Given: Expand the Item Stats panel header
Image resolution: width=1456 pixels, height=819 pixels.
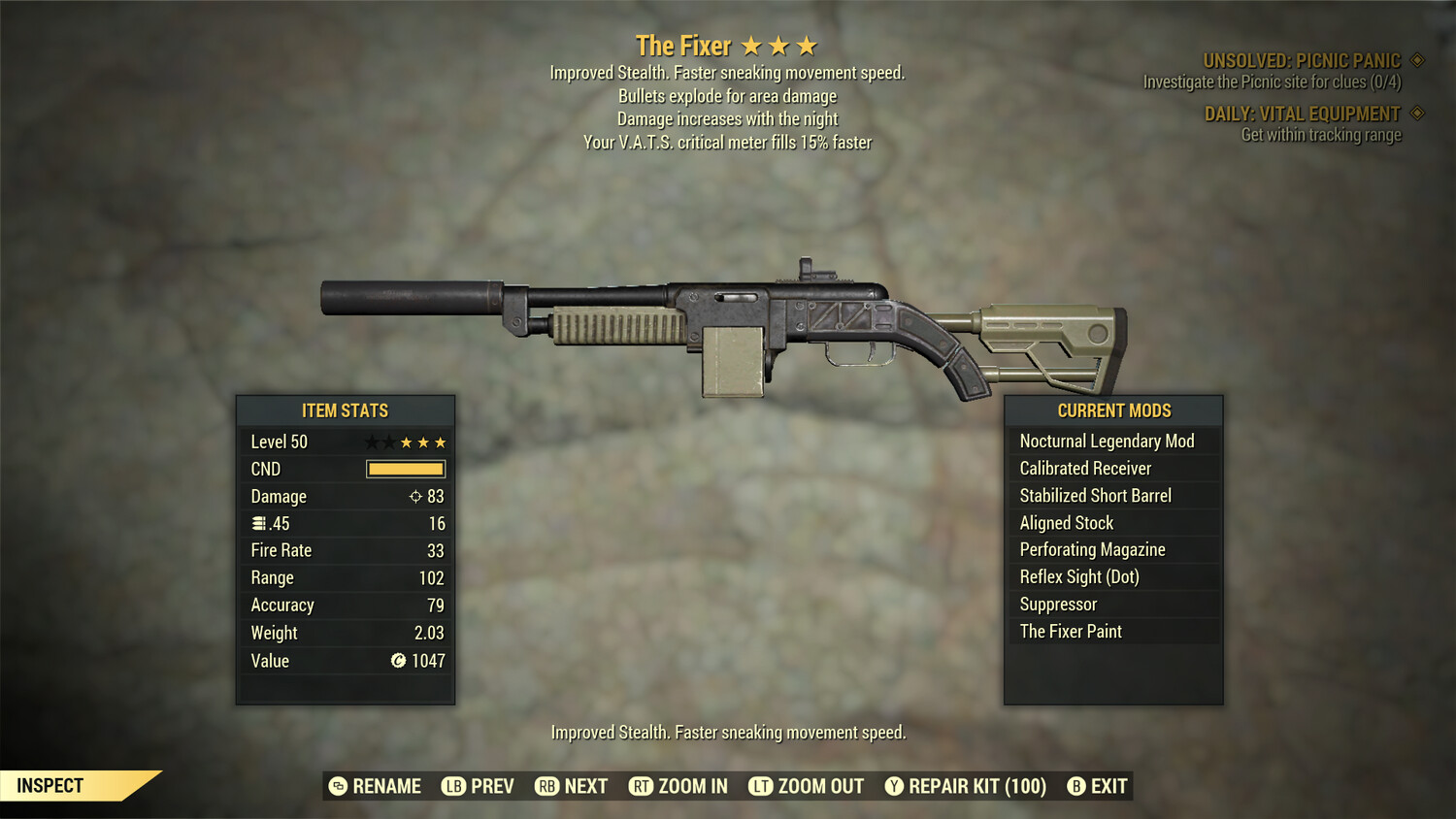Looking at the screenshot, I should pos(345,410).
